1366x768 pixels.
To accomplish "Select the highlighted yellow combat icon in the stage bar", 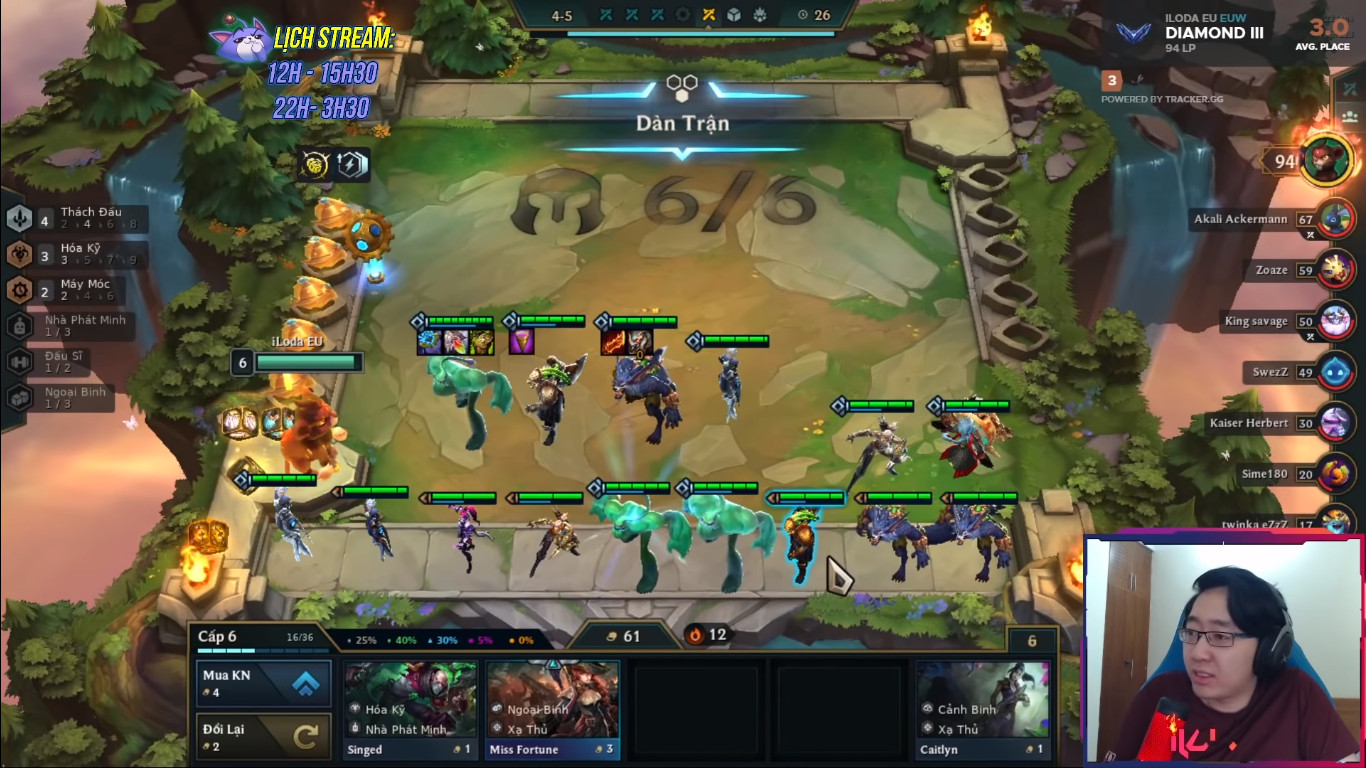I will (710, 14).
